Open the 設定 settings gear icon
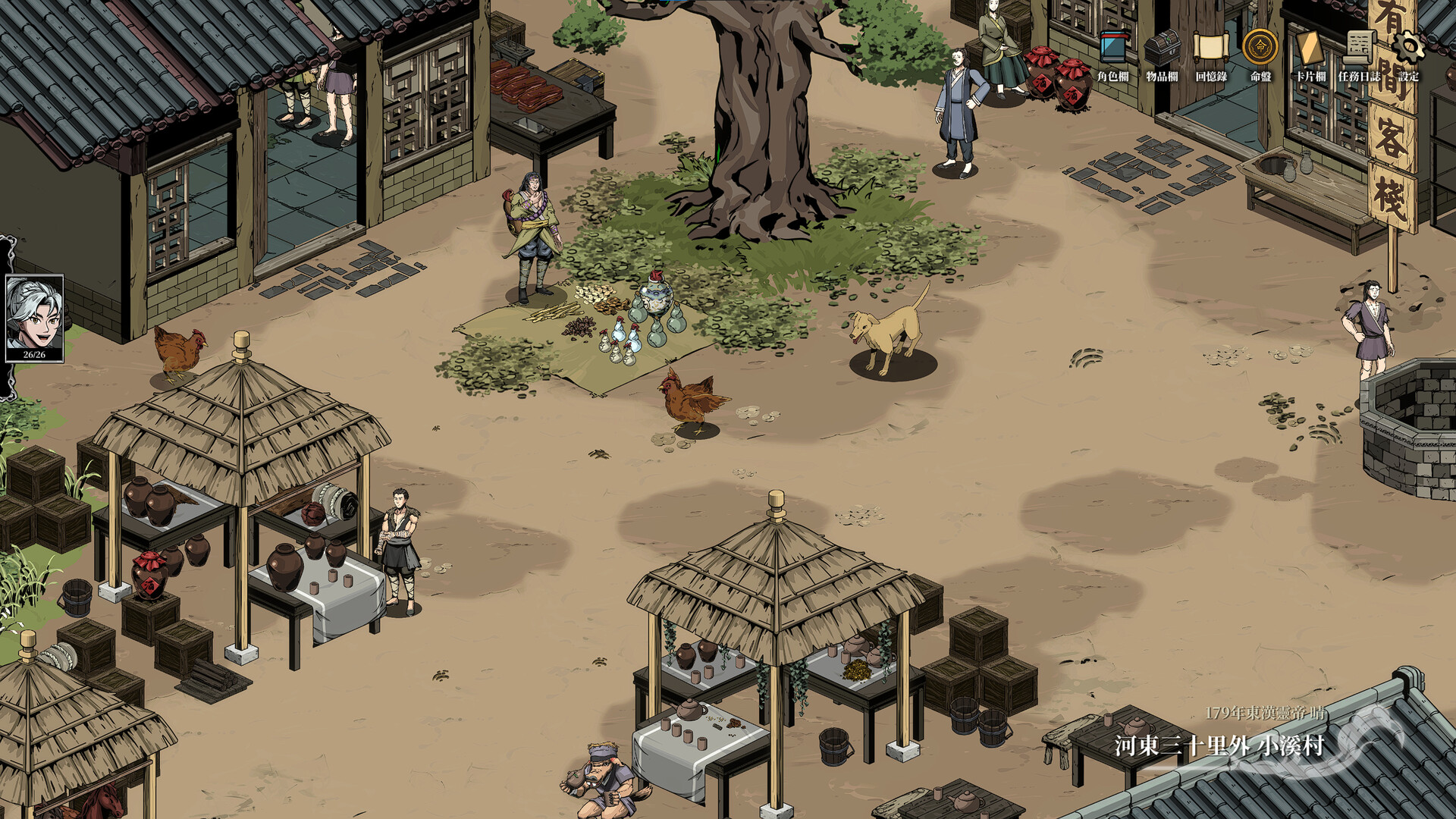 pyautogui.click(x=1409, y=47)
